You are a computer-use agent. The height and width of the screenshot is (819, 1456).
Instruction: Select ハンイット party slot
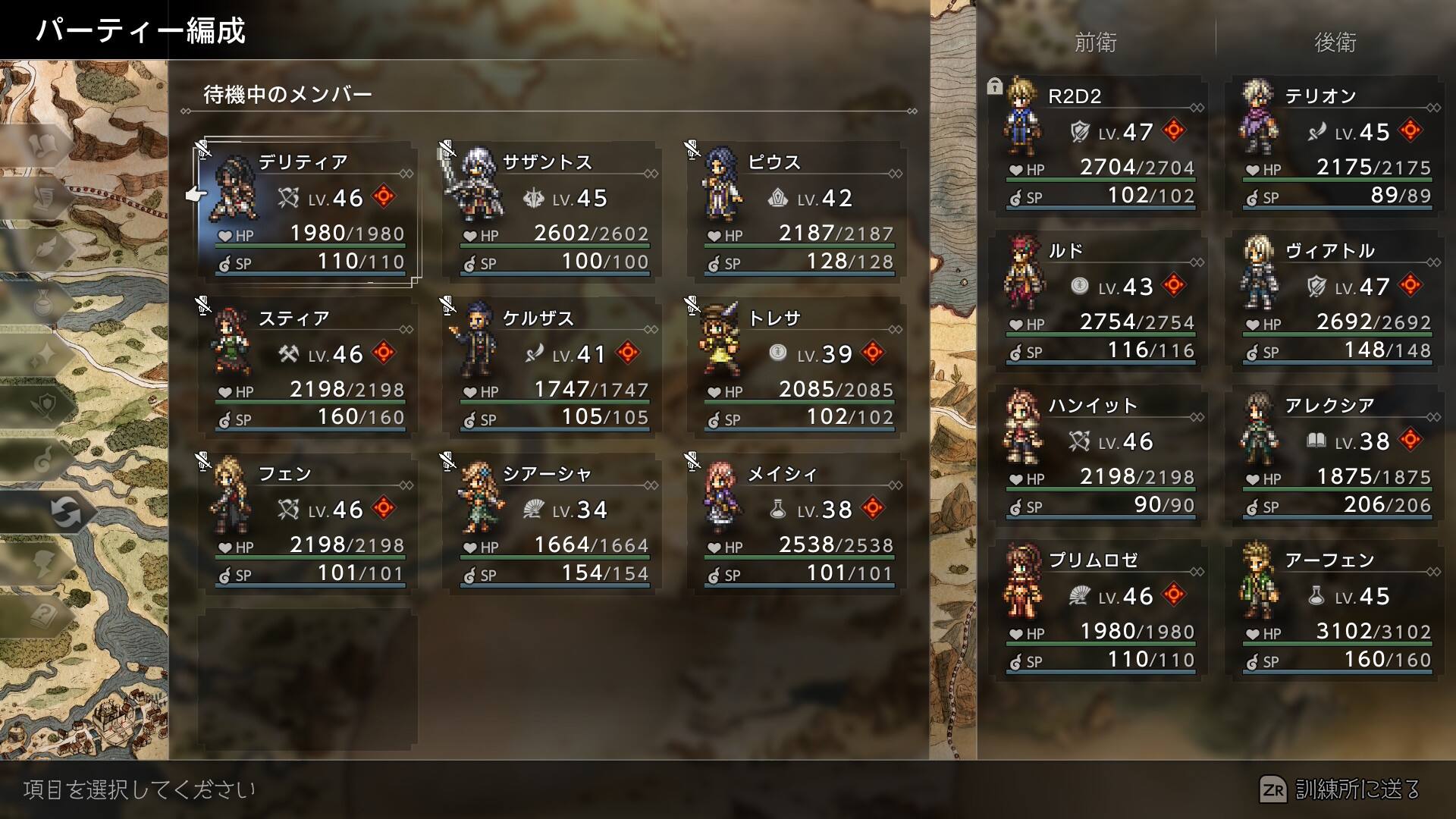click(x=1100, y=455)
